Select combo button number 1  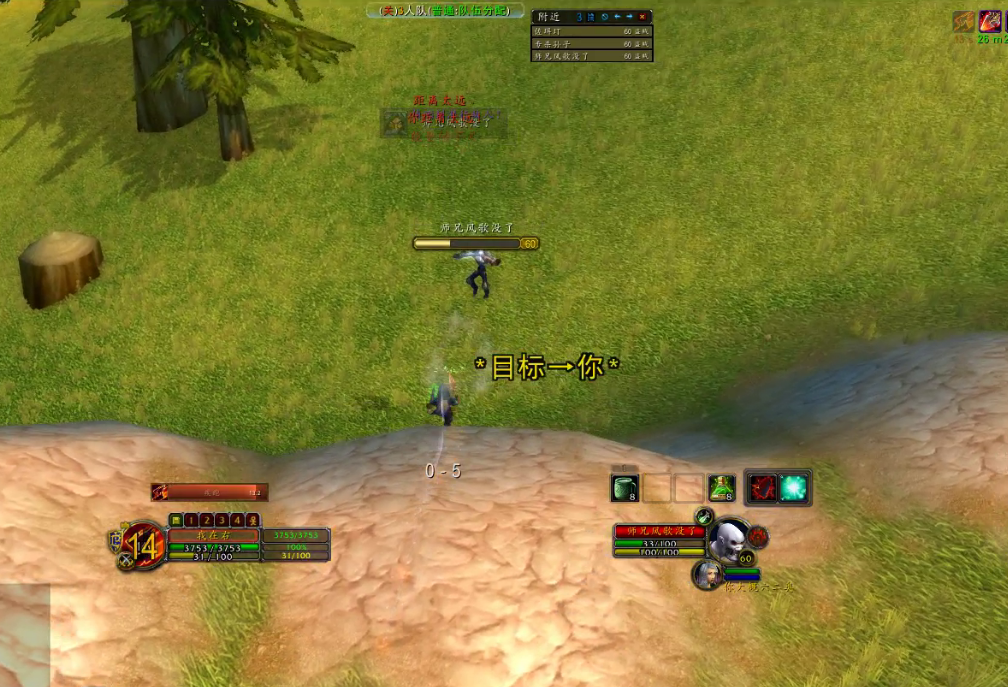coord(191,520)
